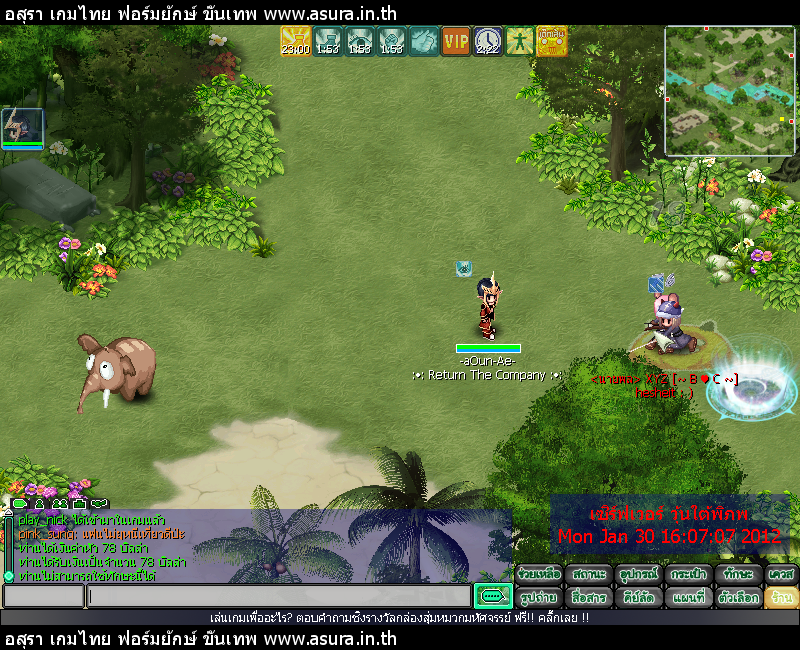This screenshot has height=650, width=800.
Task: Open the แผนที่ (Map) button
Action: coord(686,597)
